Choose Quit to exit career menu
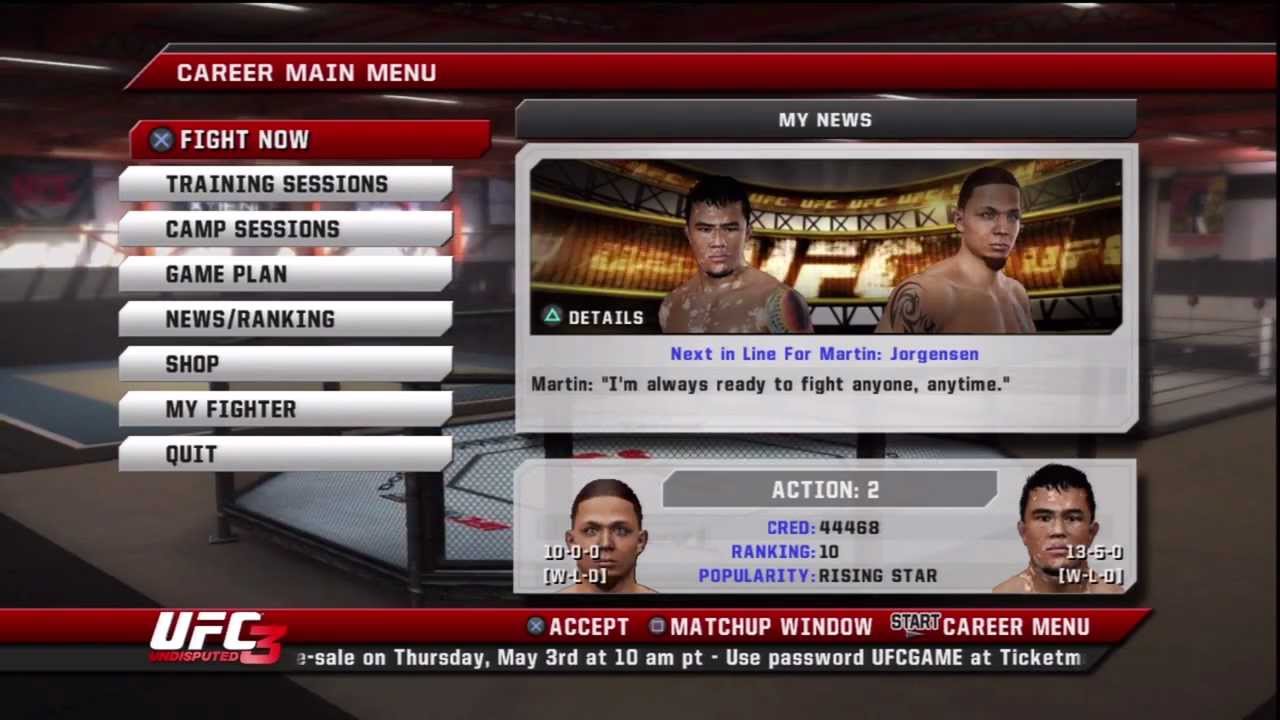1280x720 pixels. pos(285,454)
